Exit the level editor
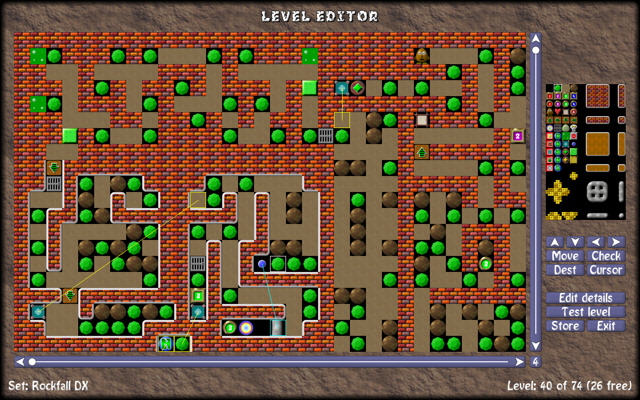Viewport: 640px width, 400px height. click(606, 326)
